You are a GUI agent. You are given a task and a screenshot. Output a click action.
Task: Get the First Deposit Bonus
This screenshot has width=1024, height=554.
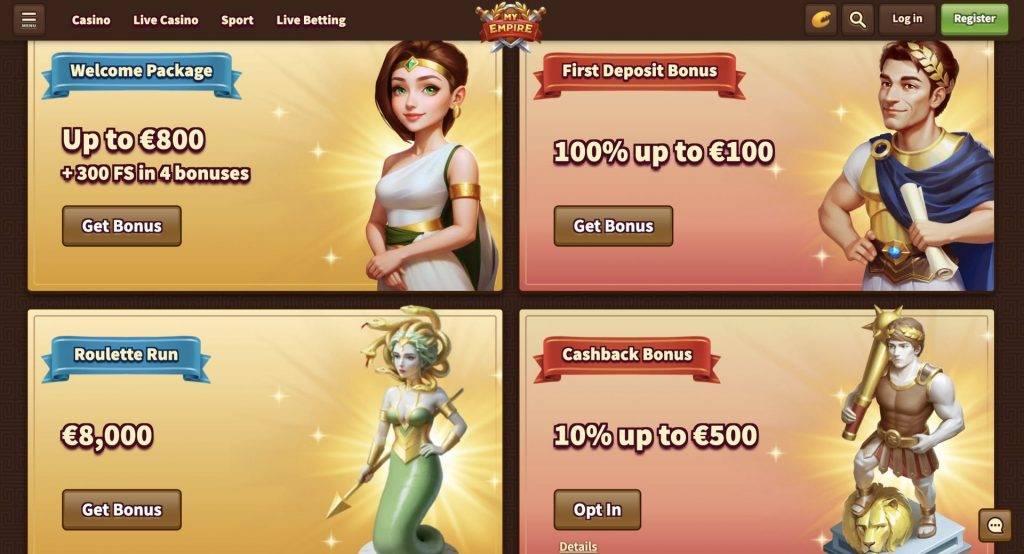(613, 226)
